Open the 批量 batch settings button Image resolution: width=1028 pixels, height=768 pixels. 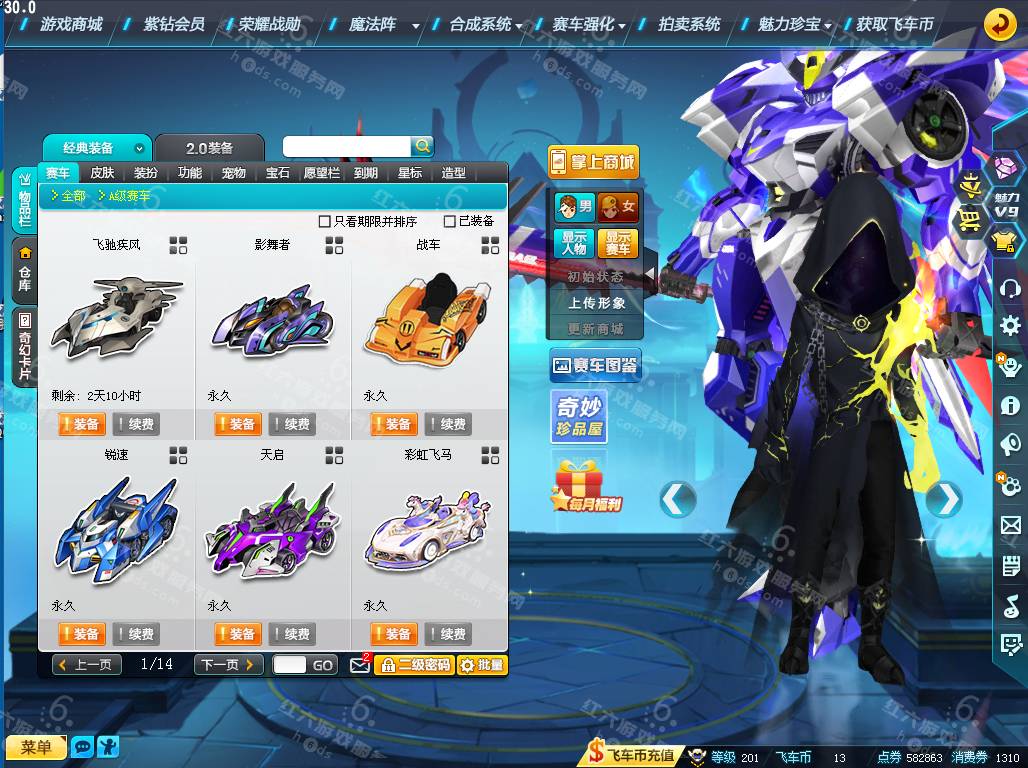tap(482, 665)
